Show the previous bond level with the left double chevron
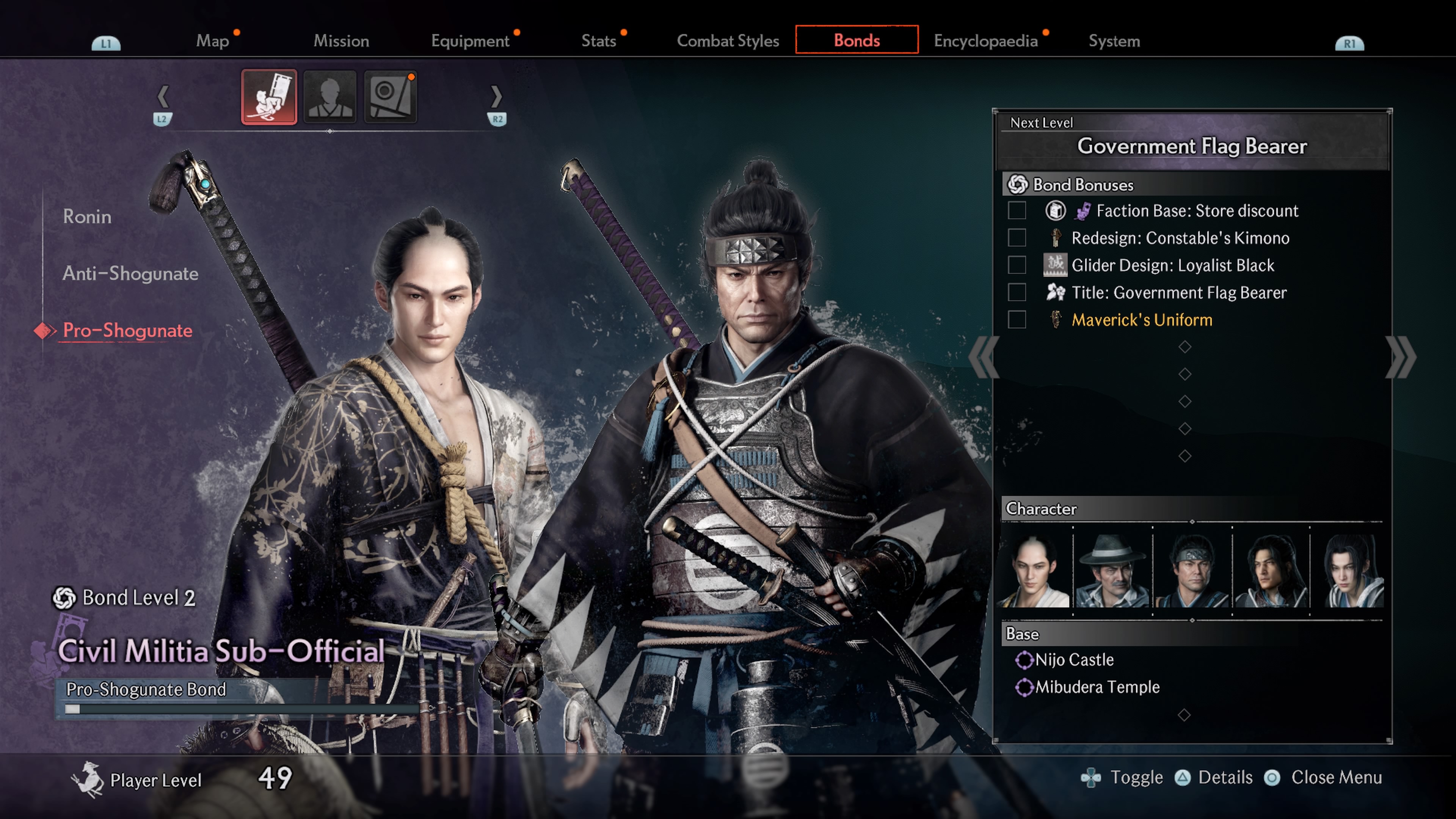Image resolution: width=1456 pixels, height=819 pixels. click(984, 357)
